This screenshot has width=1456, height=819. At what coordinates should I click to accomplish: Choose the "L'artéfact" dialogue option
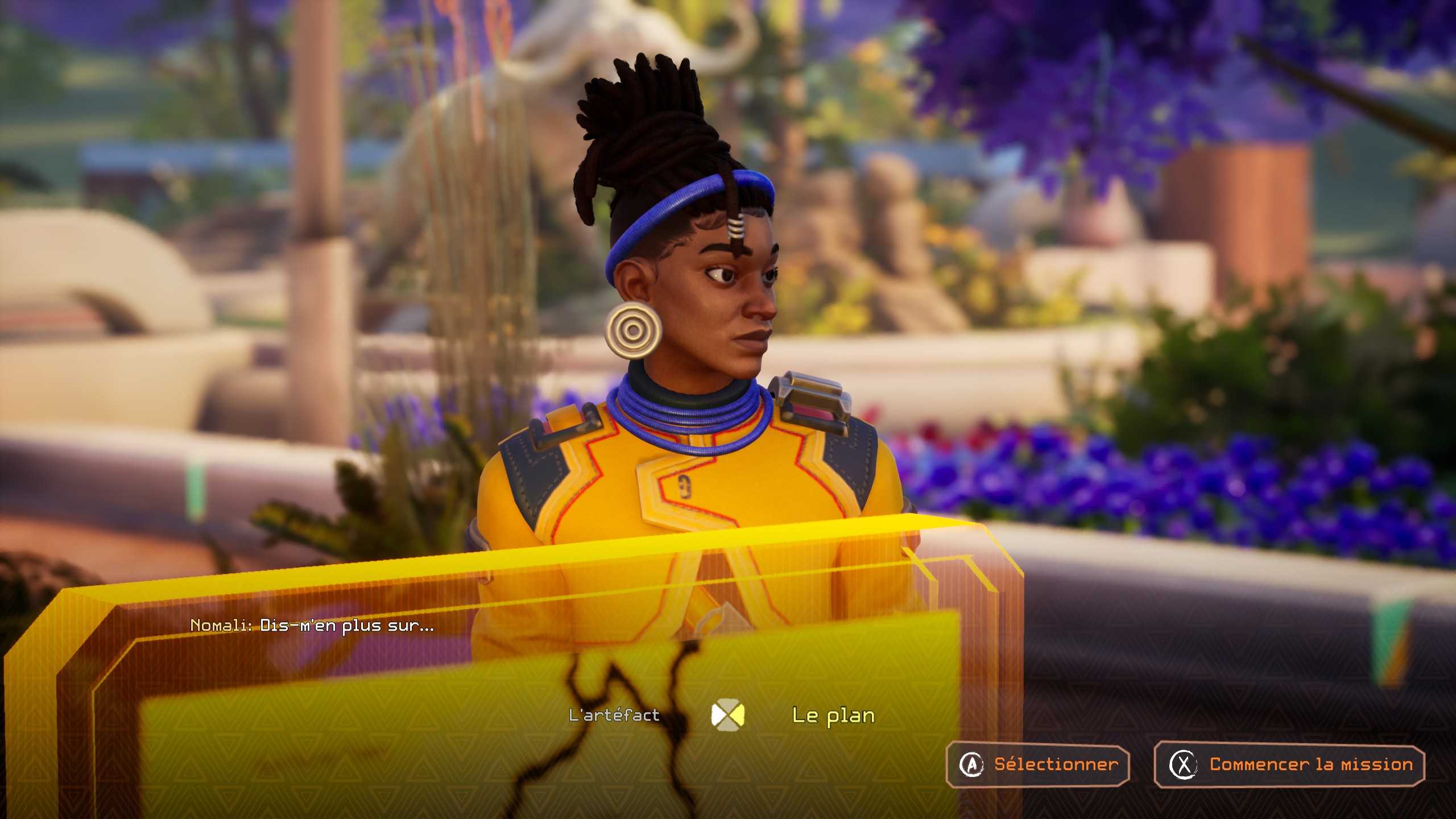click(614, 715)
